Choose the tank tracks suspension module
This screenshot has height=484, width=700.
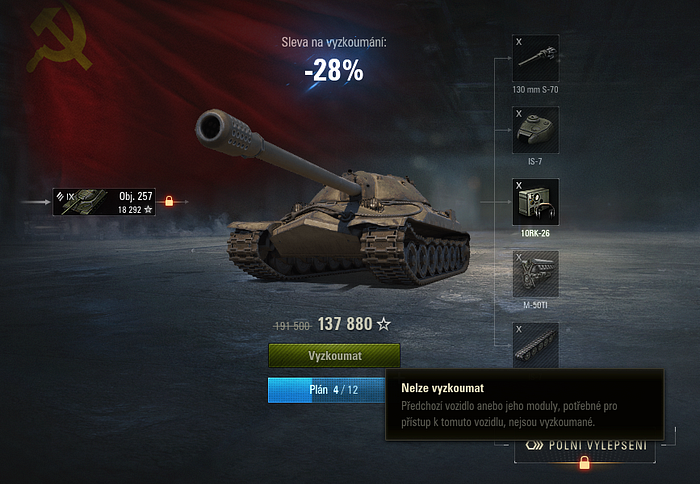pyautogui.click(x=535, y=344)
